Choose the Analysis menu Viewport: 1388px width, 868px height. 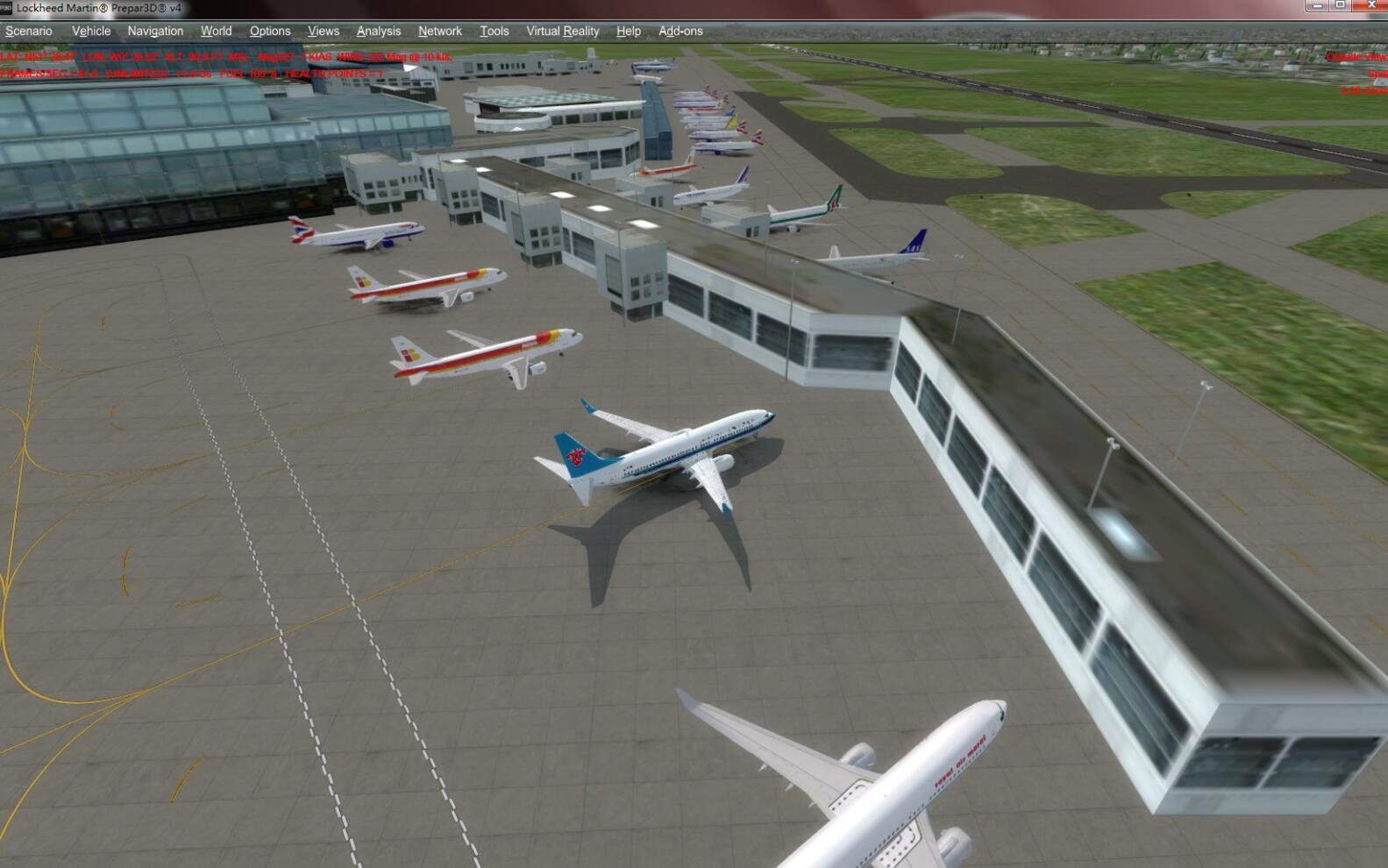[x=379, y=31]
